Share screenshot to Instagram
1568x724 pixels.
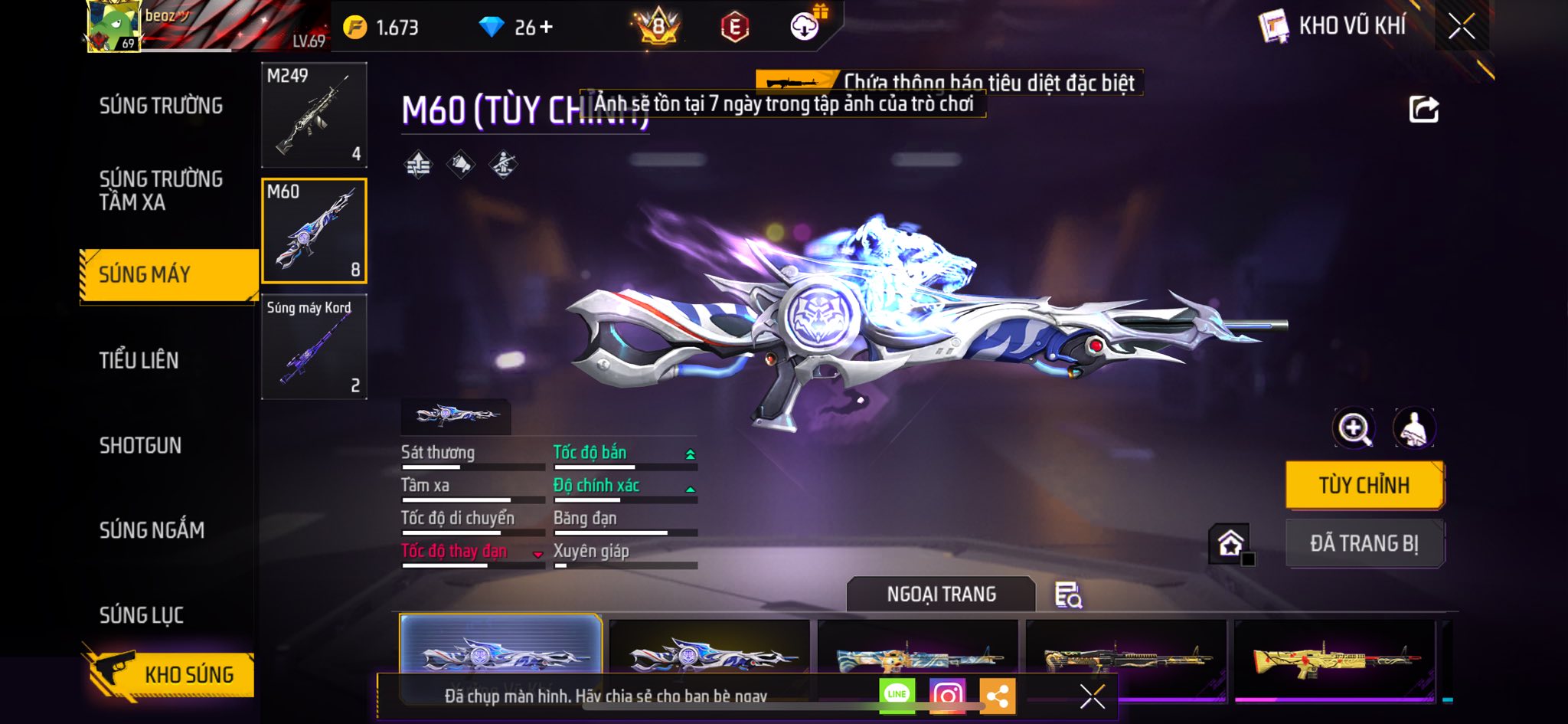(x=947, y=695)
